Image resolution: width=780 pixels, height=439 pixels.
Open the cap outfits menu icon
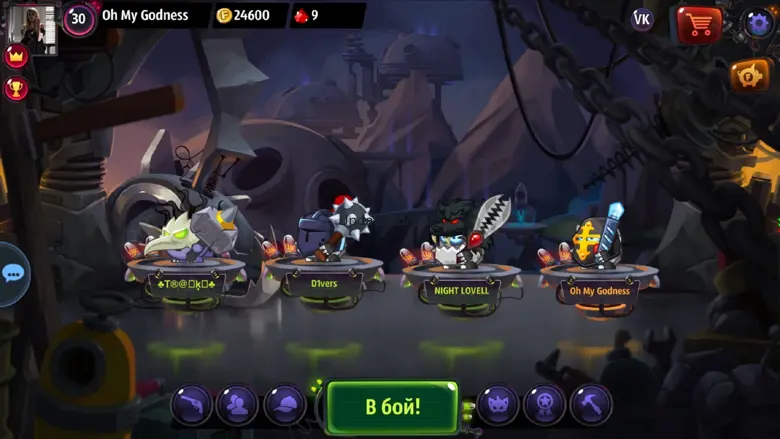click(285, 404)
